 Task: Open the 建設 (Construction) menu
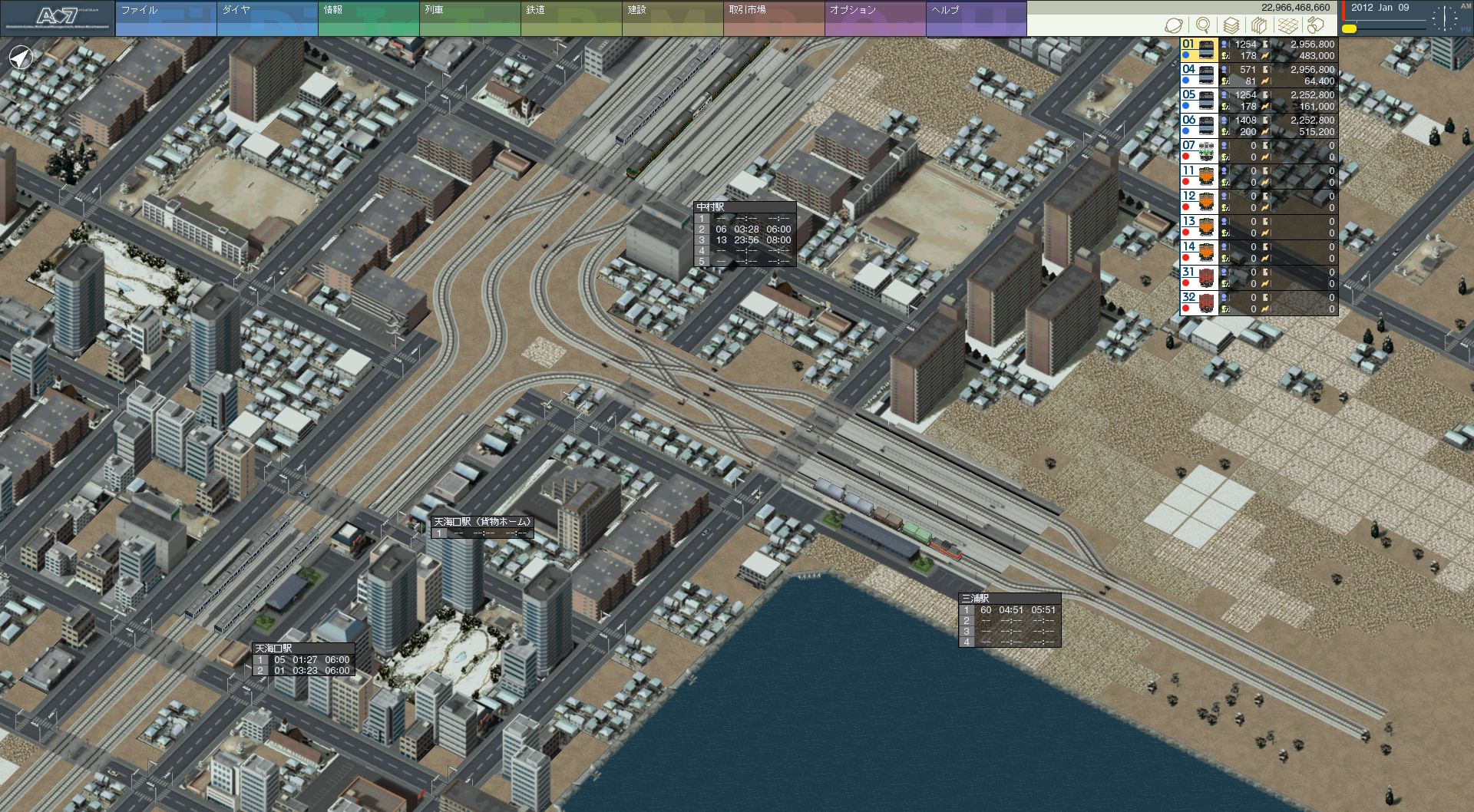point(672,18)
